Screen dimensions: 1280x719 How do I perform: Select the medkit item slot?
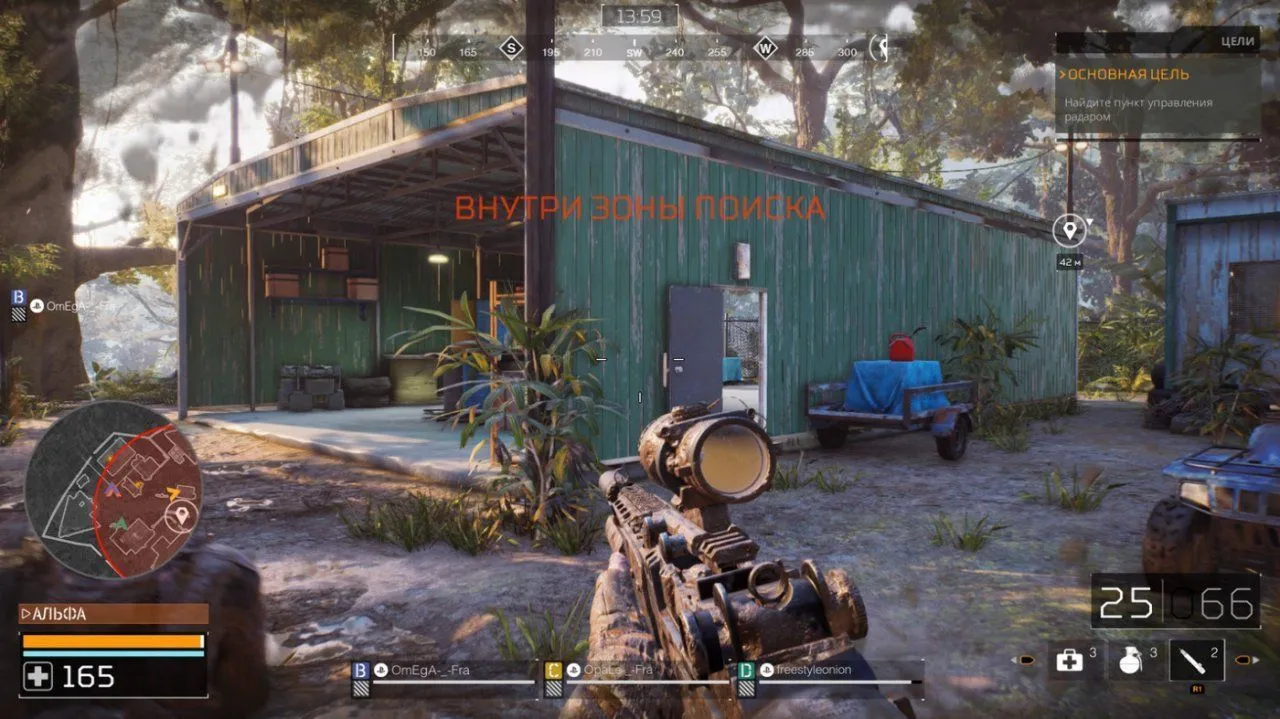1071,660
